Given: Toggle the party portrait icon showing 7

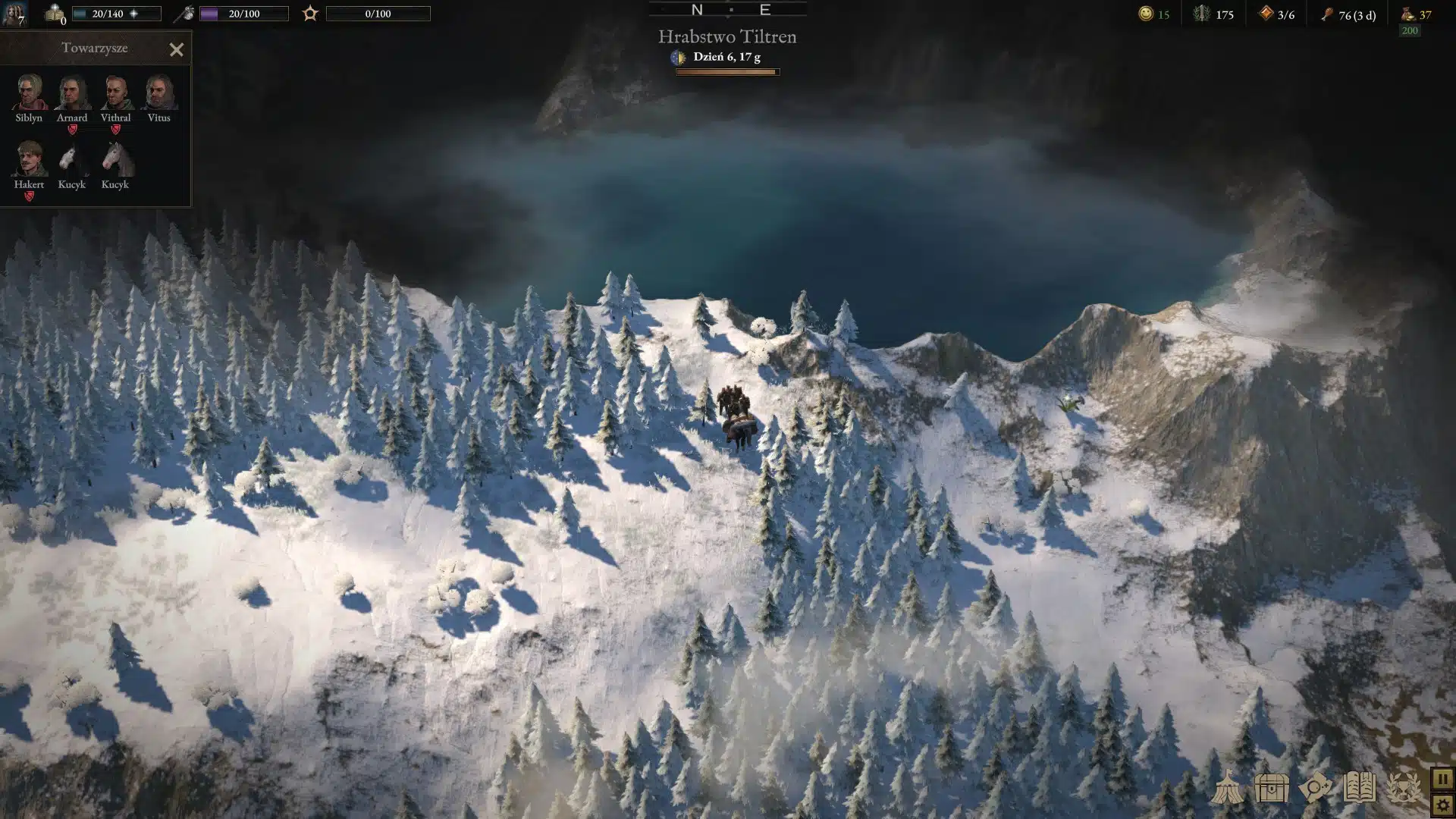Looking at the screenshot, I should 14,13.
